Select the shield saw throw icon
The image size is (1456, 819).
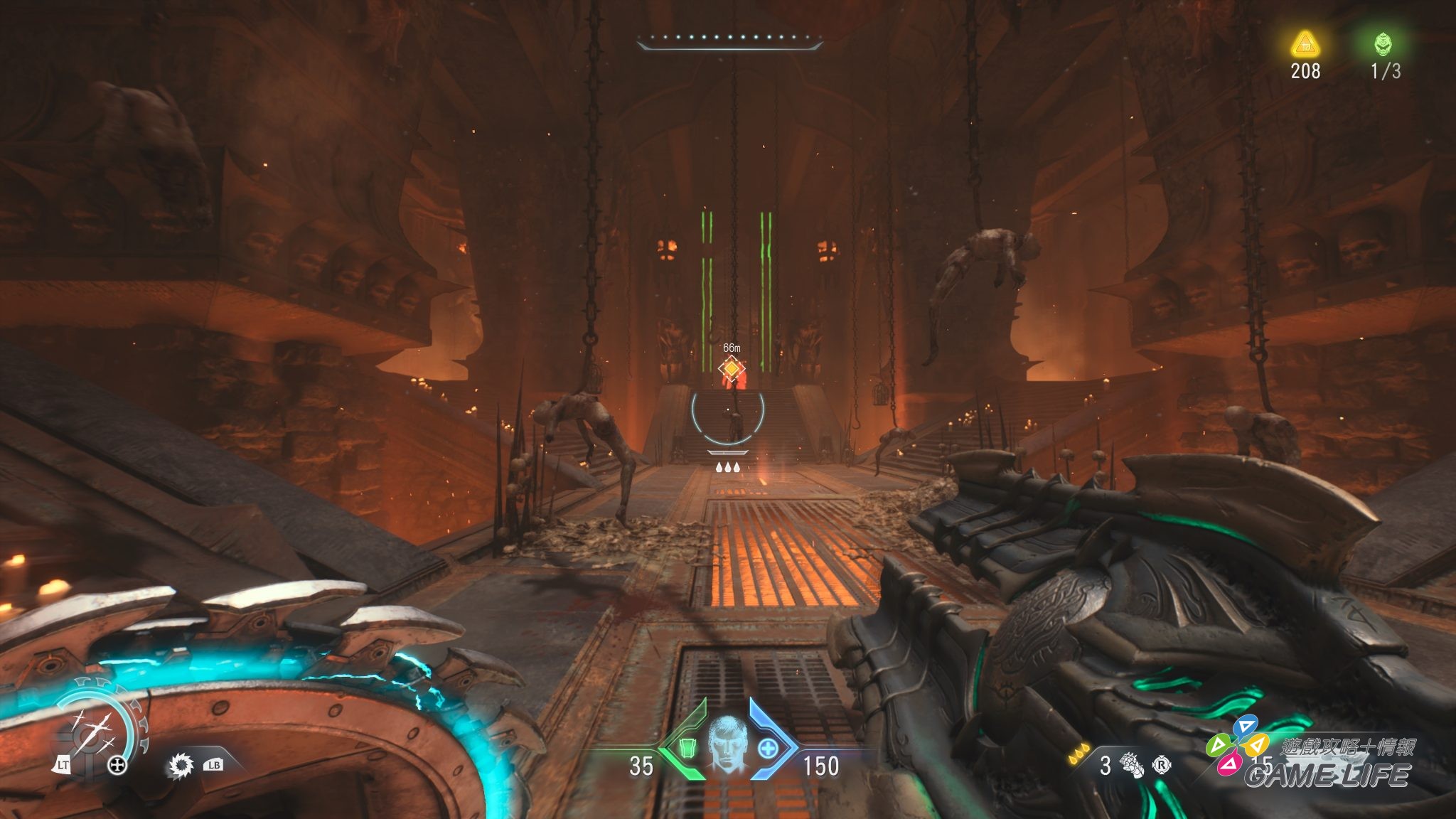(181, 766)
